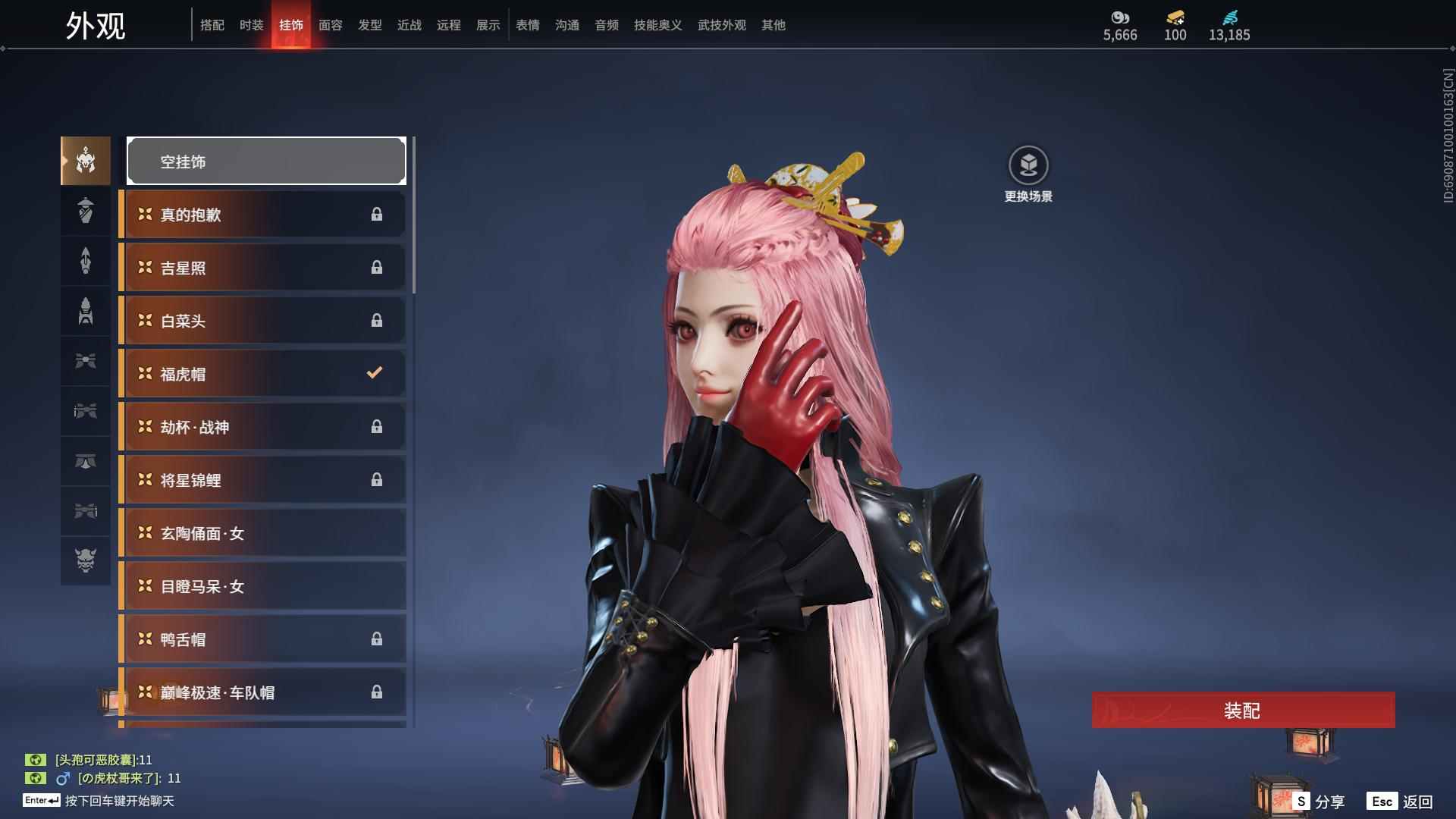The image size is (1456, 819).
Task: Select the 面容 tab
Action: coord(330,25)
